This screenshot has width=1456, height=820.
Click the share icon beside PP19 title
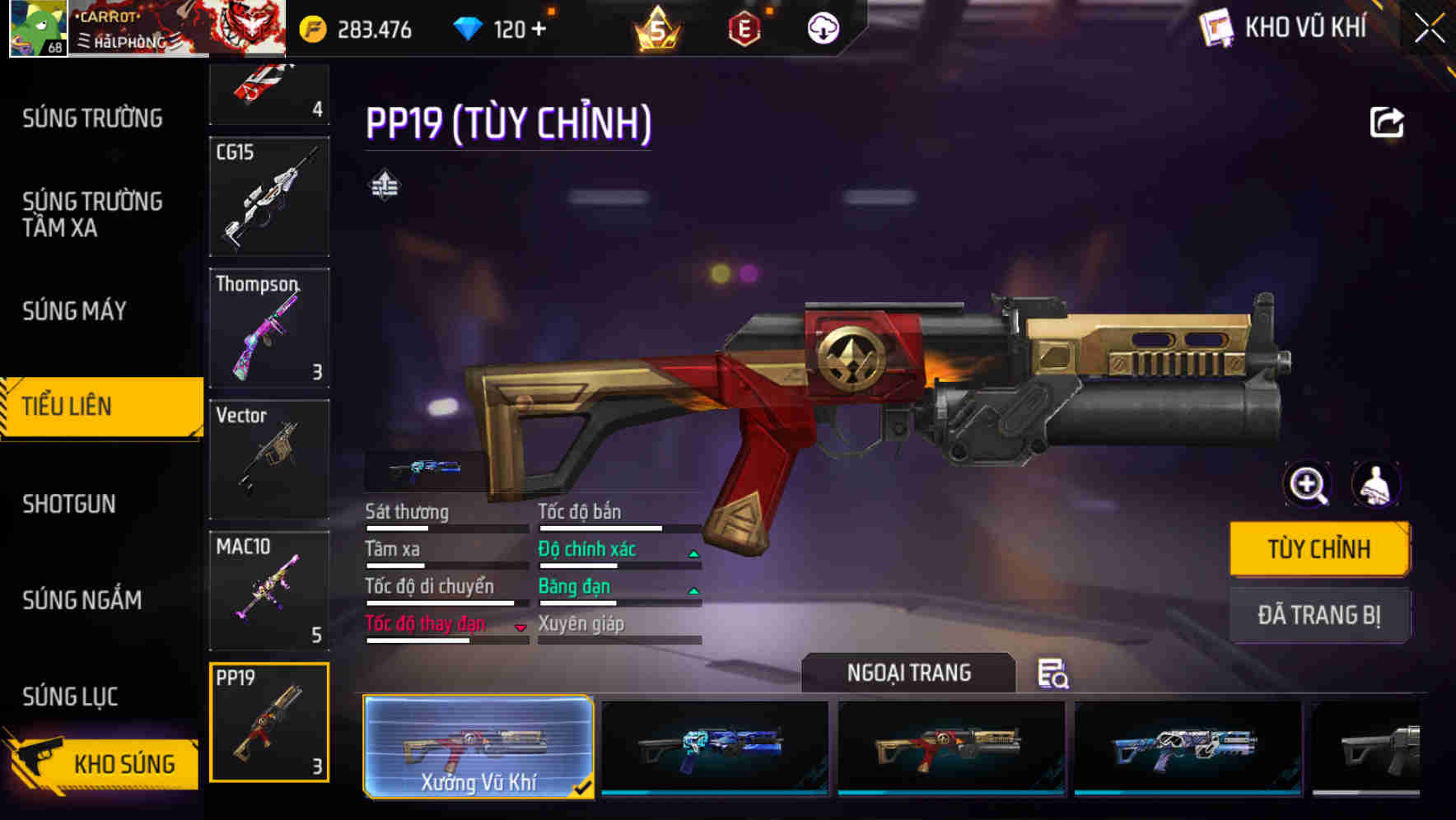click(1387, 122)
